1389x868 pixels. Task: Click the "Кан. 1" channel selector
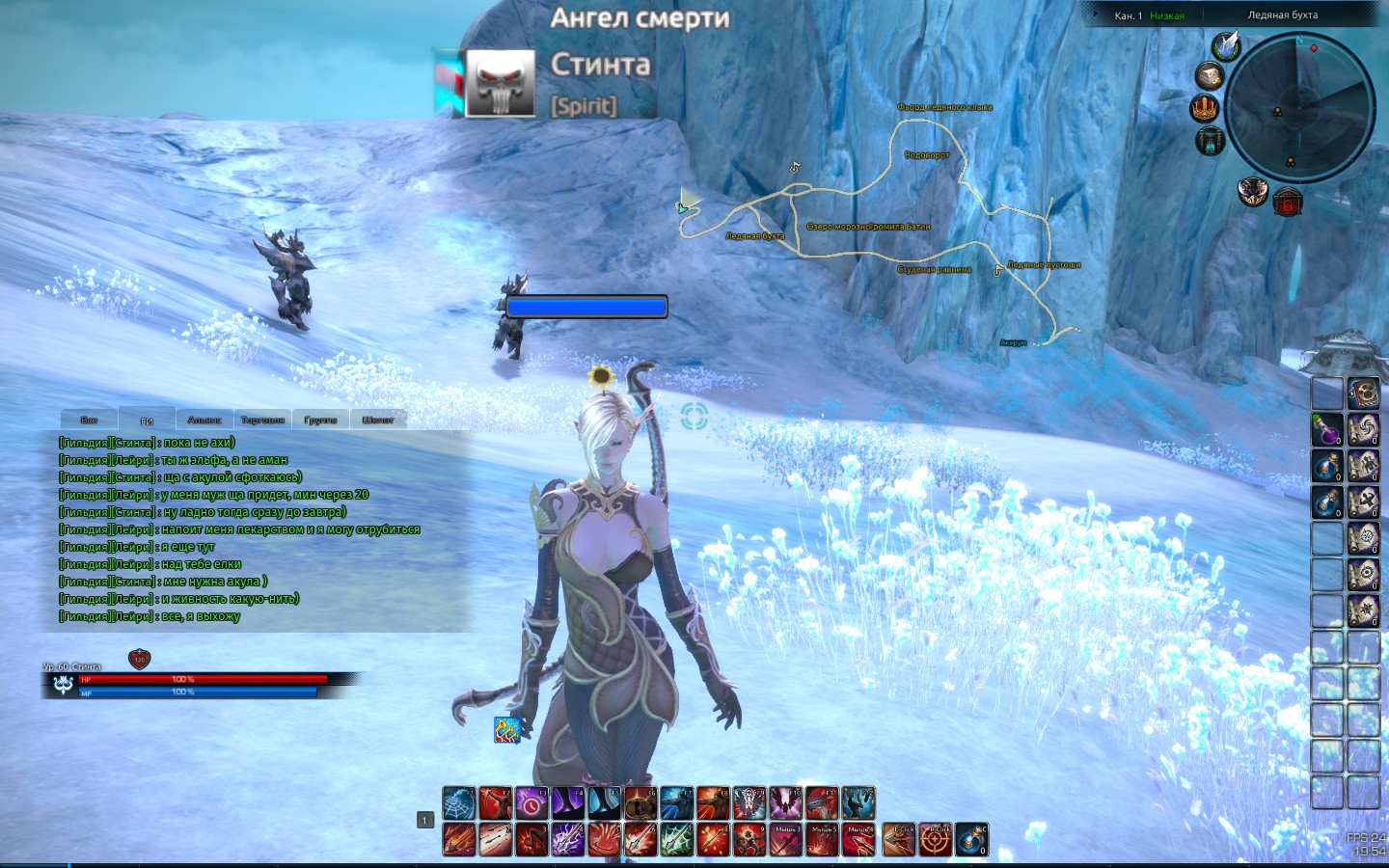(1128, 15)
